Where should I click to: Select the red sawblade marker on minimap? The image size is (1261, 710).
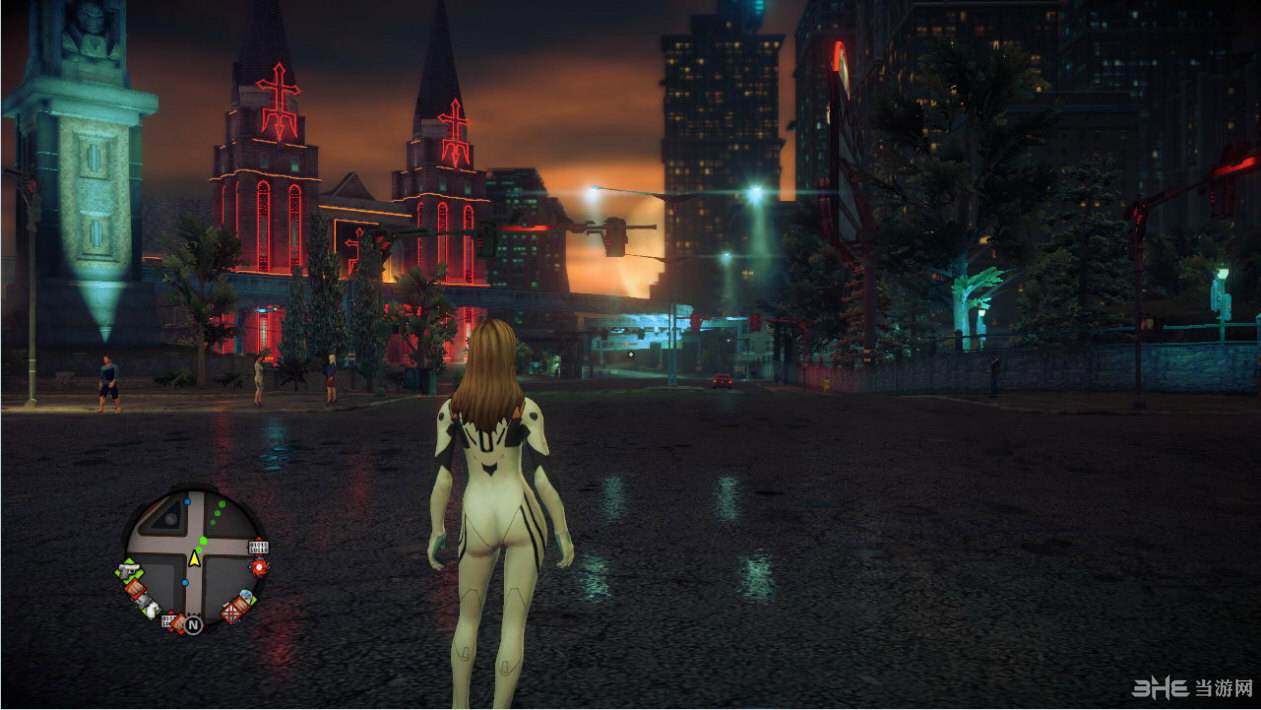click(x=260, y=567)
